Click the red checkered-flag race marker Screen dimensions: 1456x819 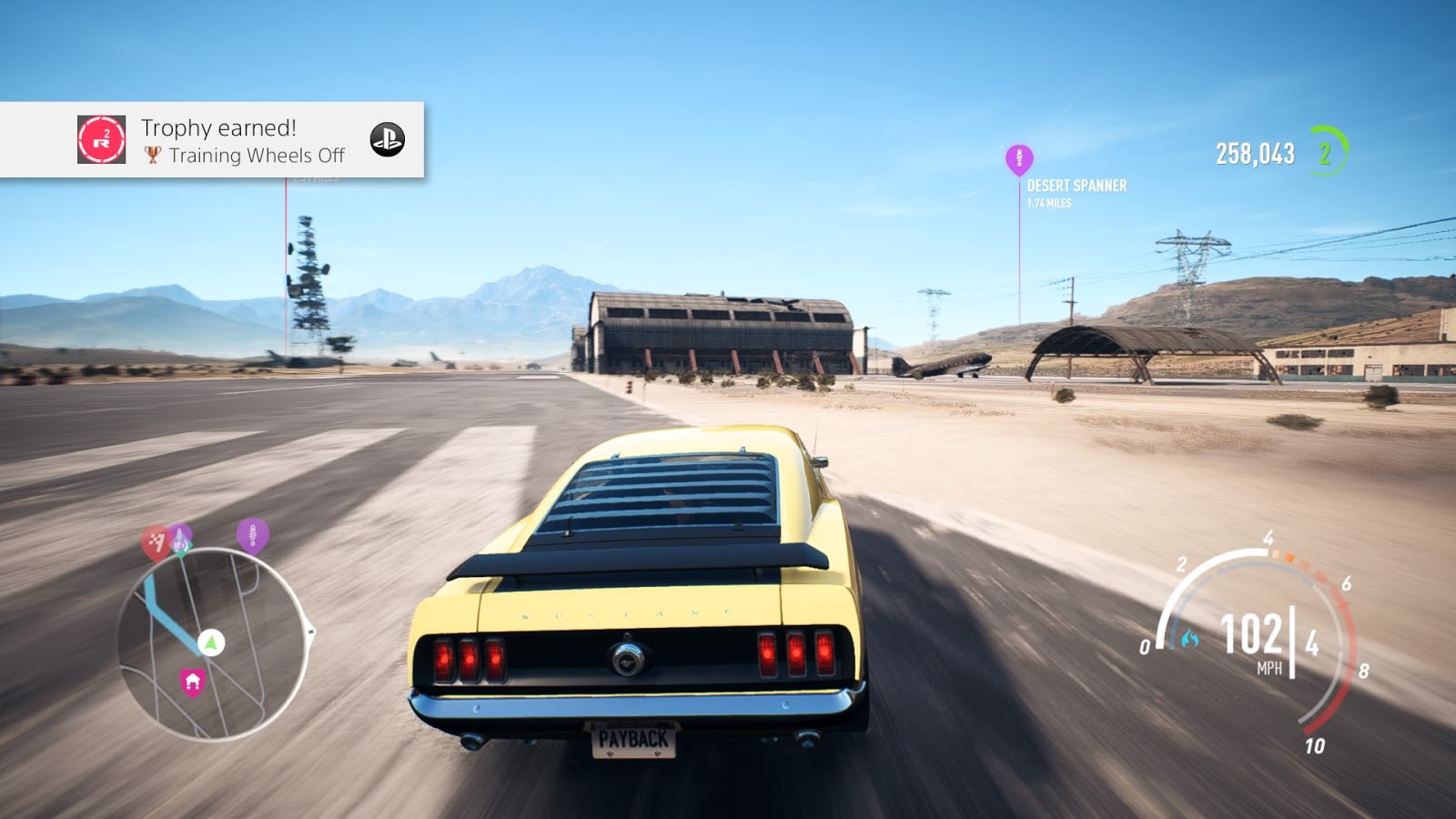157,543
